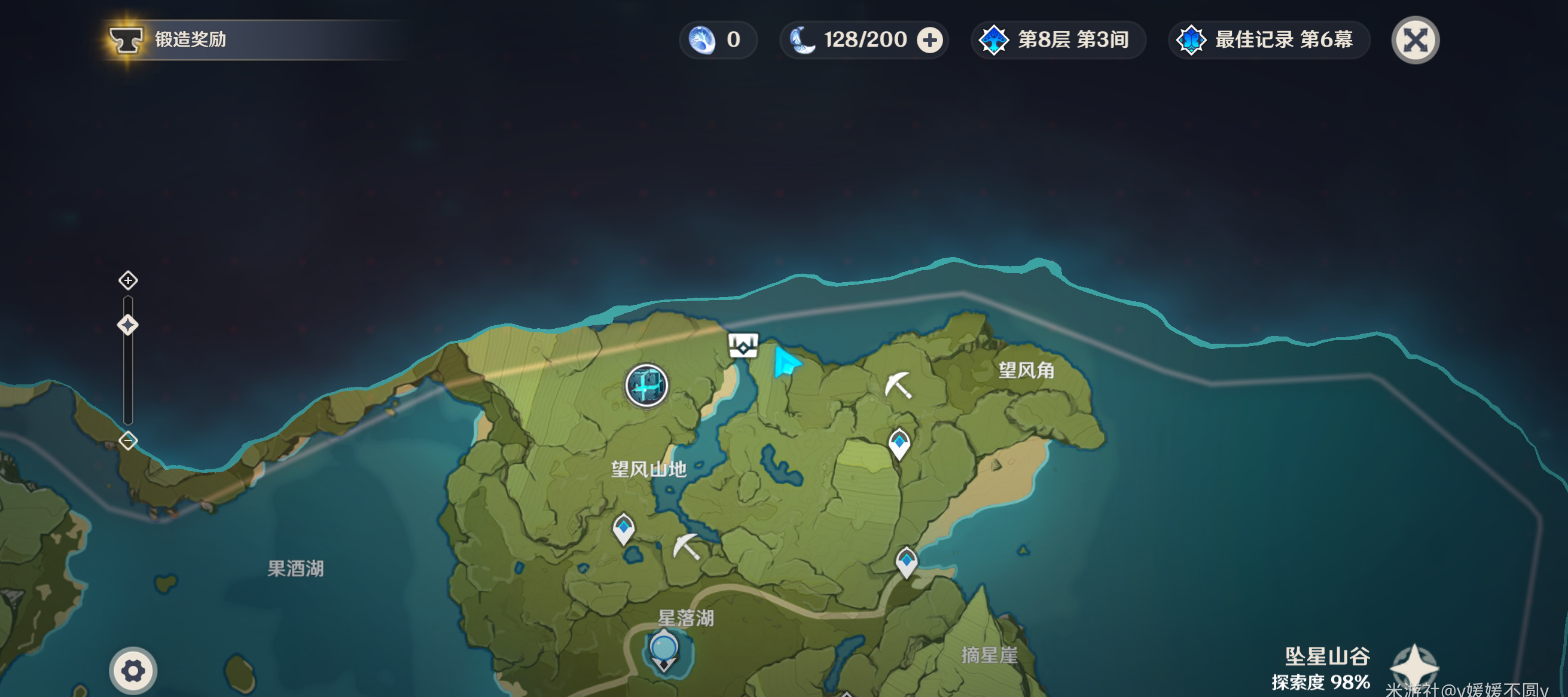
Task: Click the primogem-style currency counter showing 0
Action: (717, 40)
